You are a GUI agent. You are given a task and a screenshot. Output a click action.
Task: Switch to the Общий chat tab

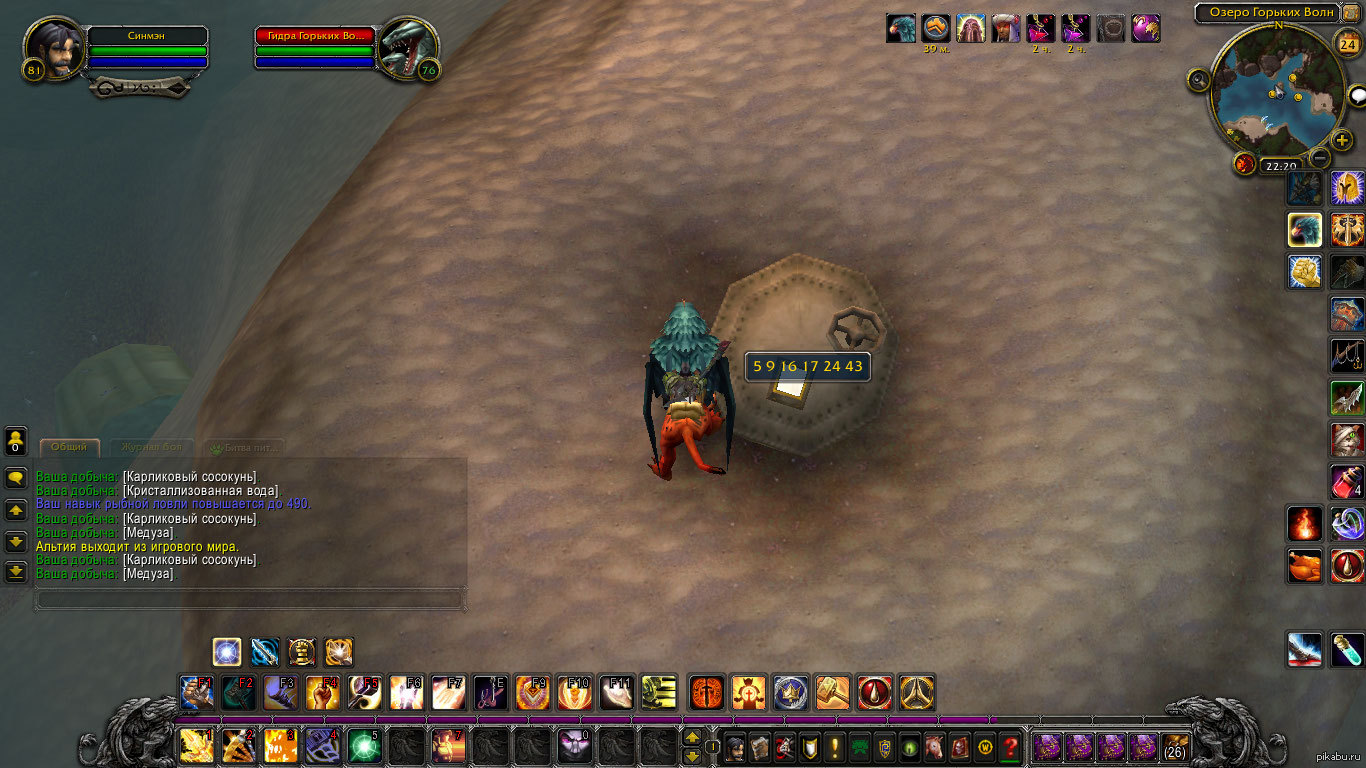tap(69, 447)
